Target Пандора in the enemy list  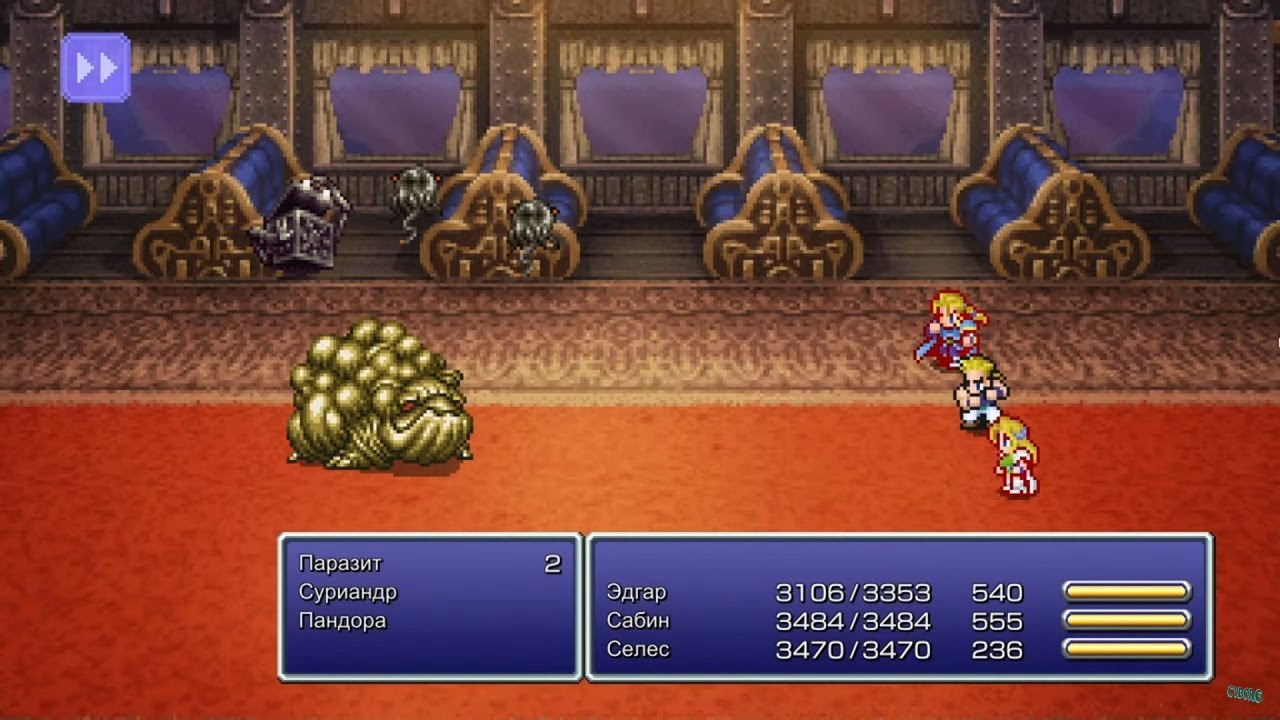342,620
